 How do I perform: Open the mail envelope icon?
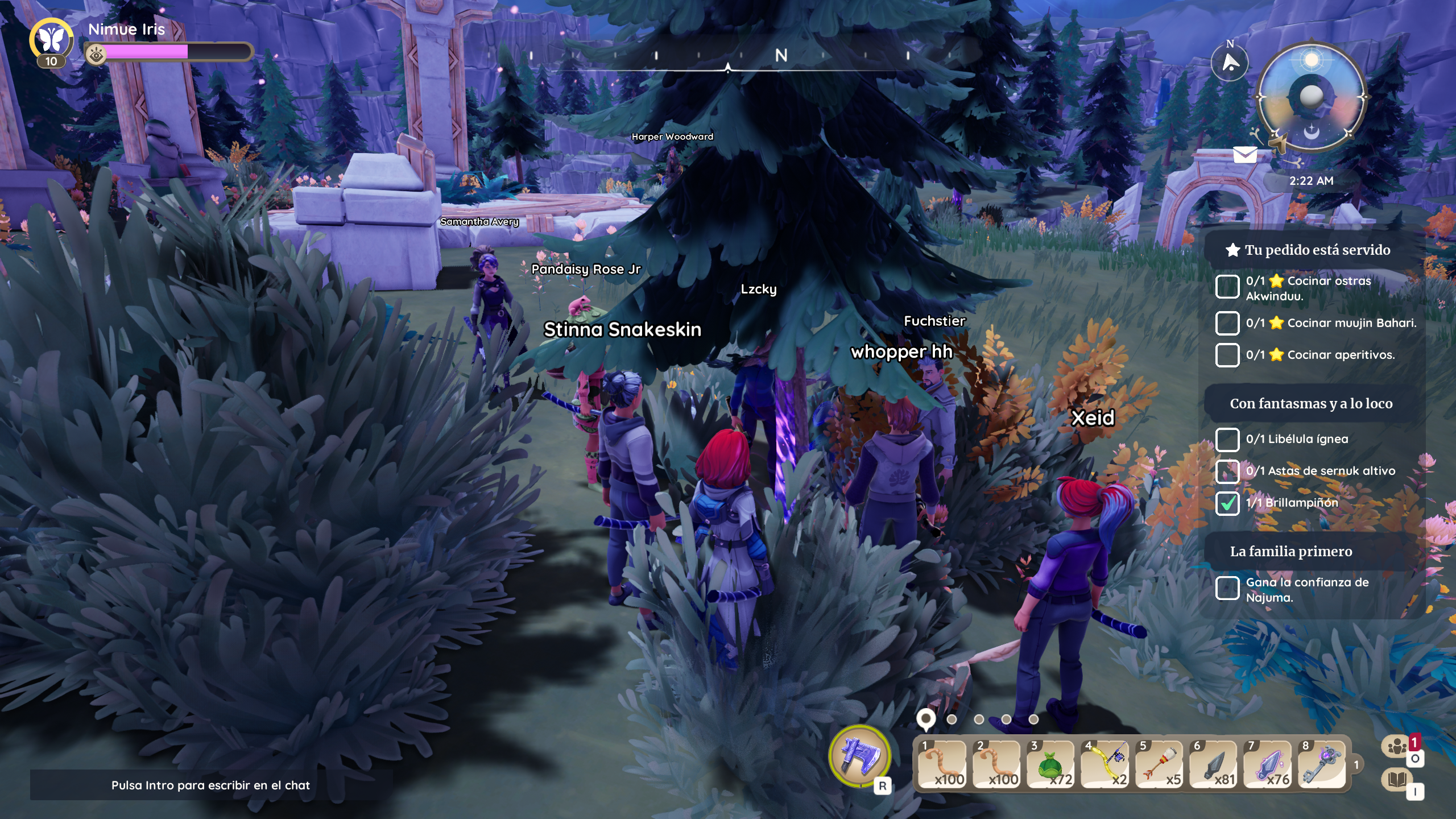point(1244,154)
